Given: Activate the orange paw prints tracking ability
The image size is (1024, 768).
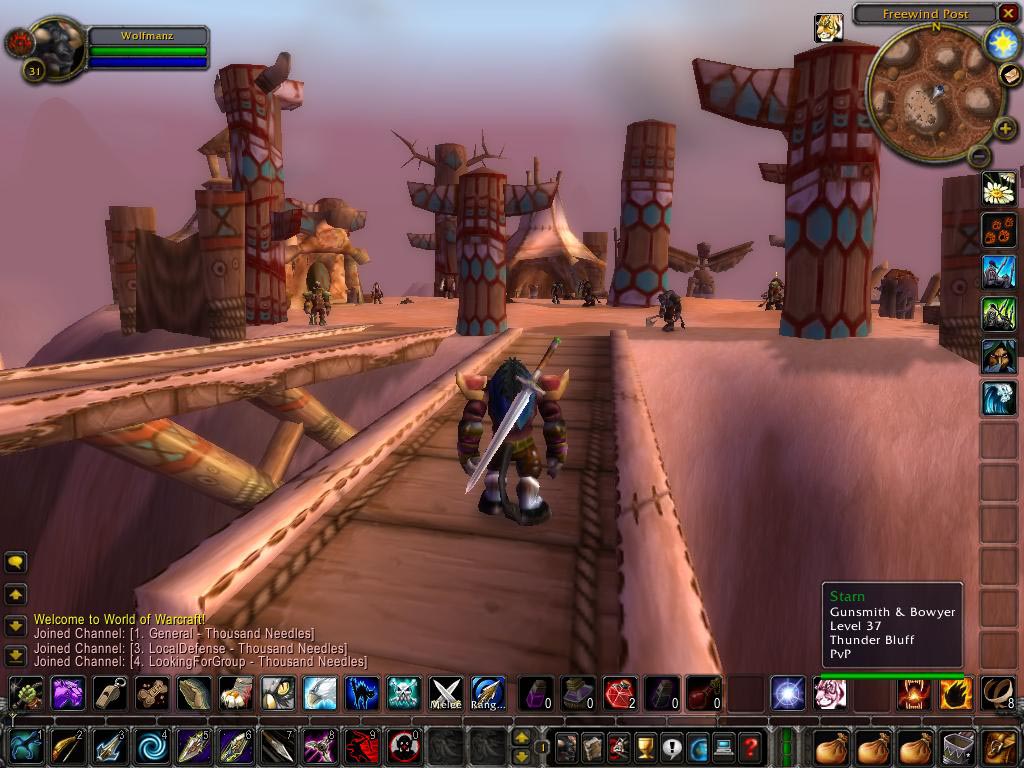Looking at the screenshot, I should (999, 230).
